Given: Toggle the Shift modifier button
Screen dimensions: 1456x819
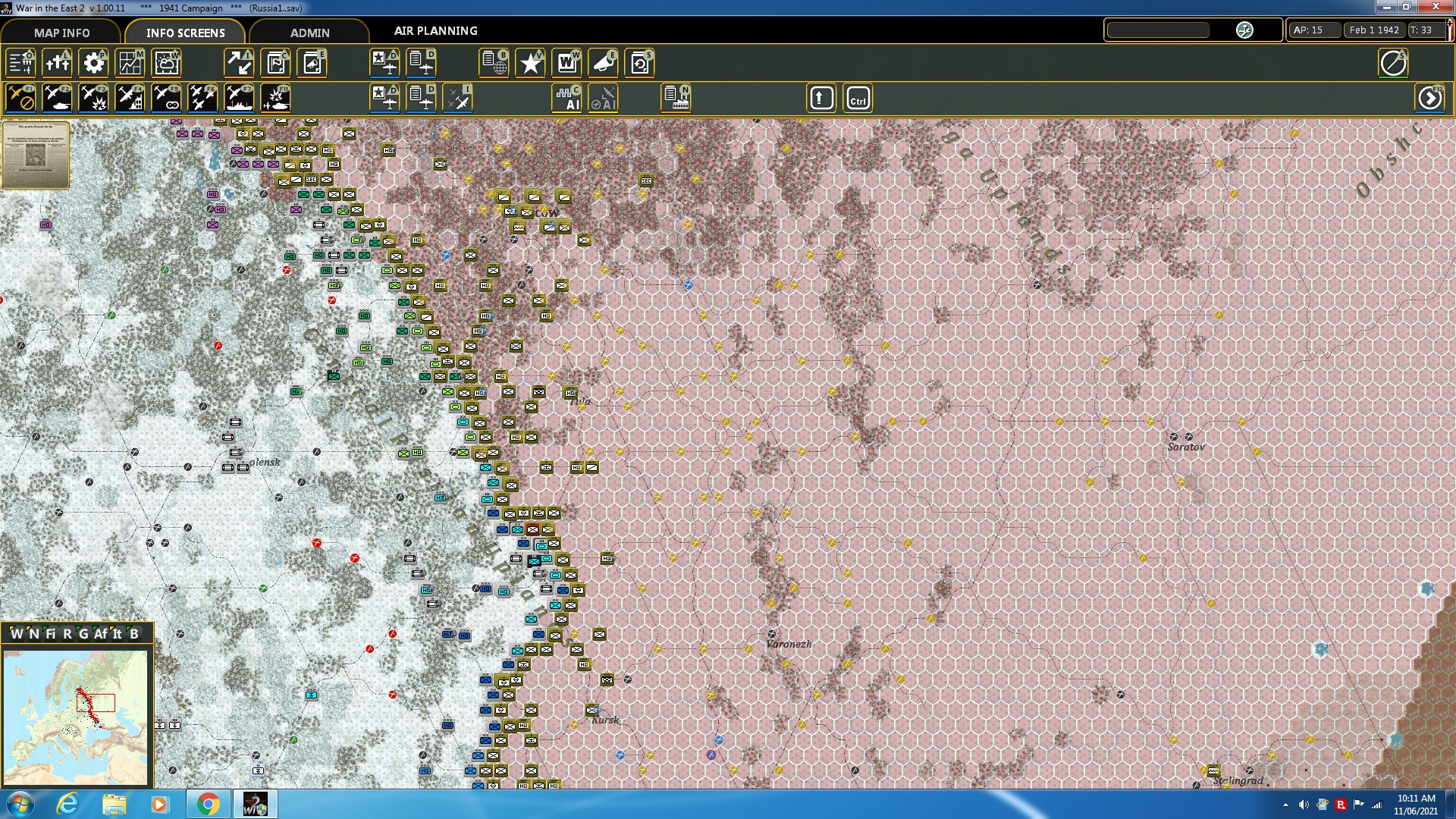Looking at the screenshot, I should (x=821, y=97).
